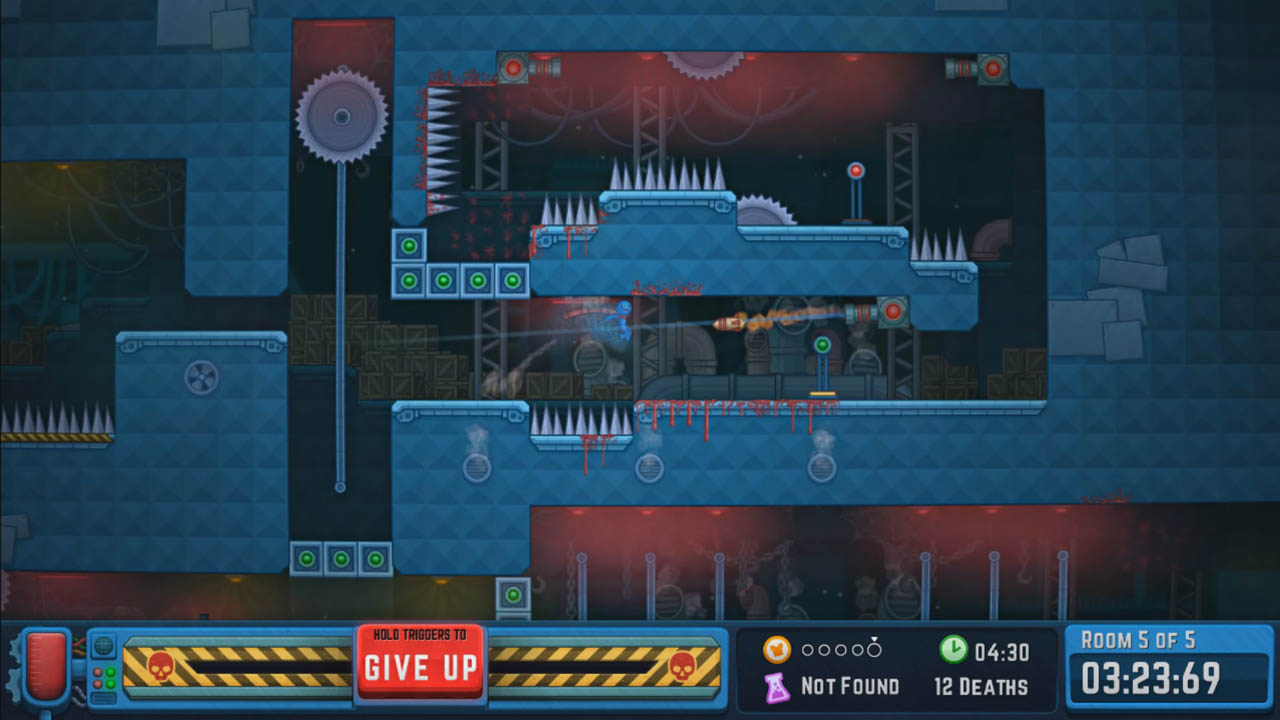Expand the medal count marker arrow
1280x720 pixels.
[x=874, y=640]
